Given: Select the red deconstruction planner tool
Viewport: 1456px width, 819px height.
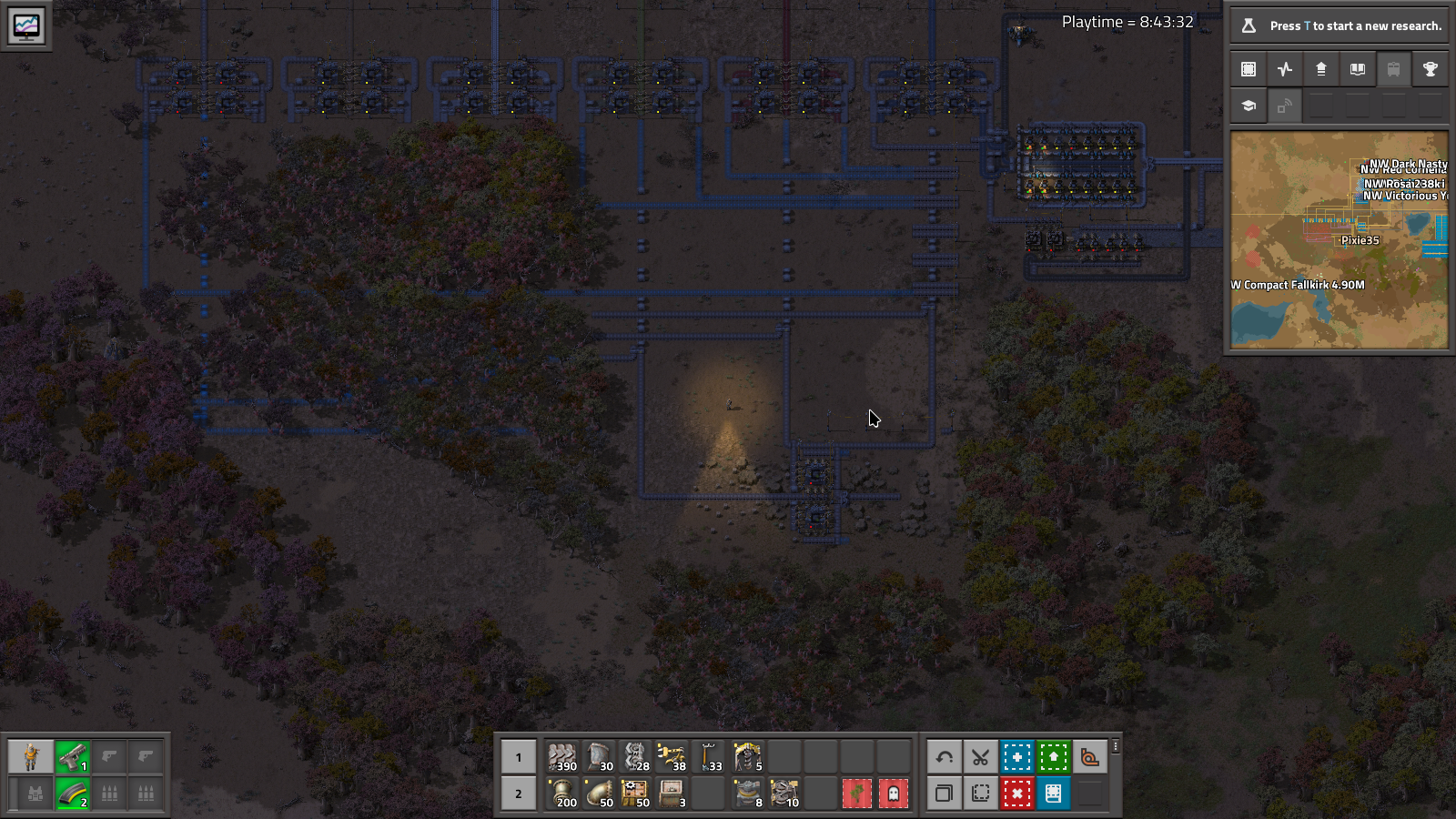Looking at the screenshot, I should 1016,794.
